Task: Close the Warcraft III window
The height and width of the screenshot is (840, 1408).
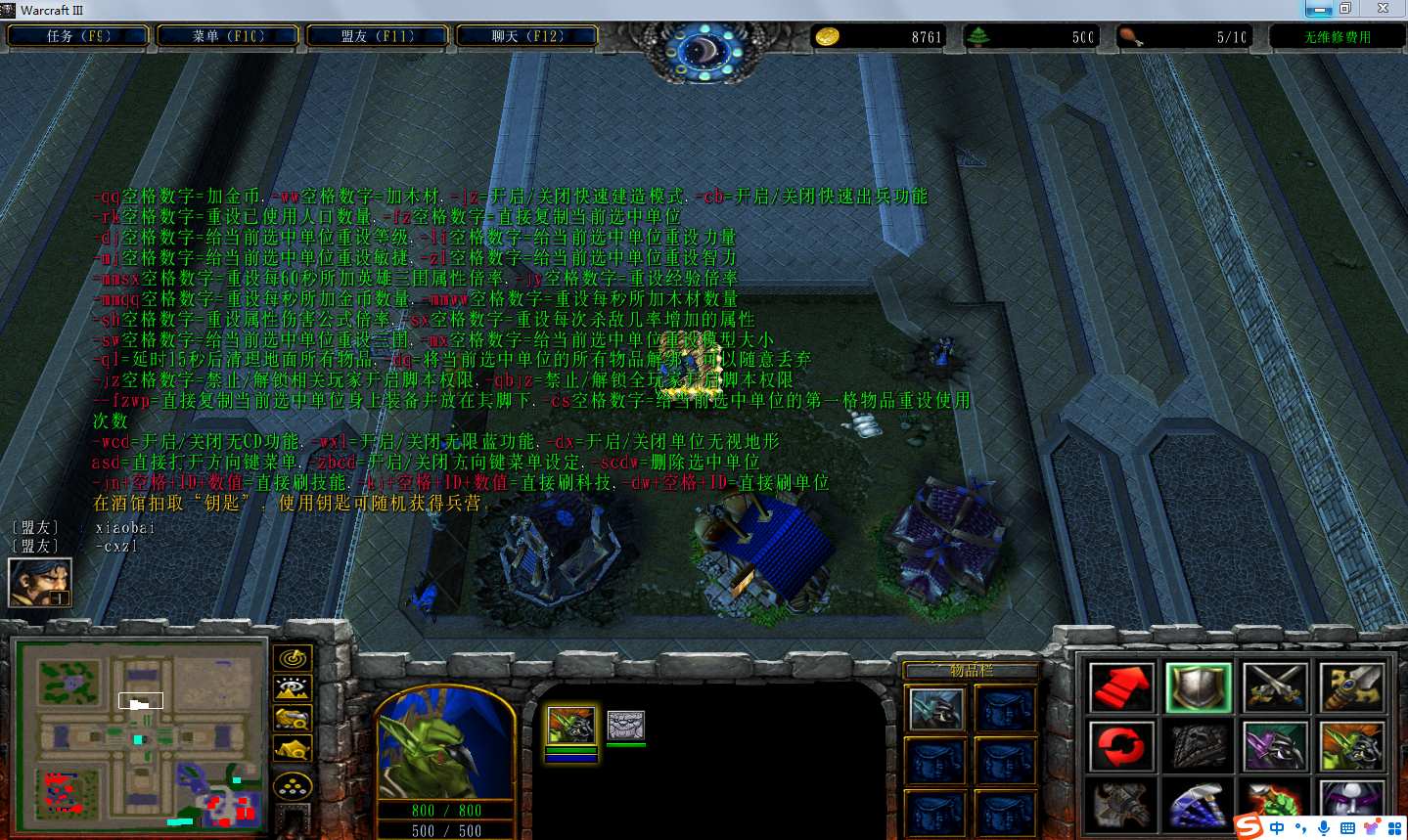Action: coord(1383,9)
